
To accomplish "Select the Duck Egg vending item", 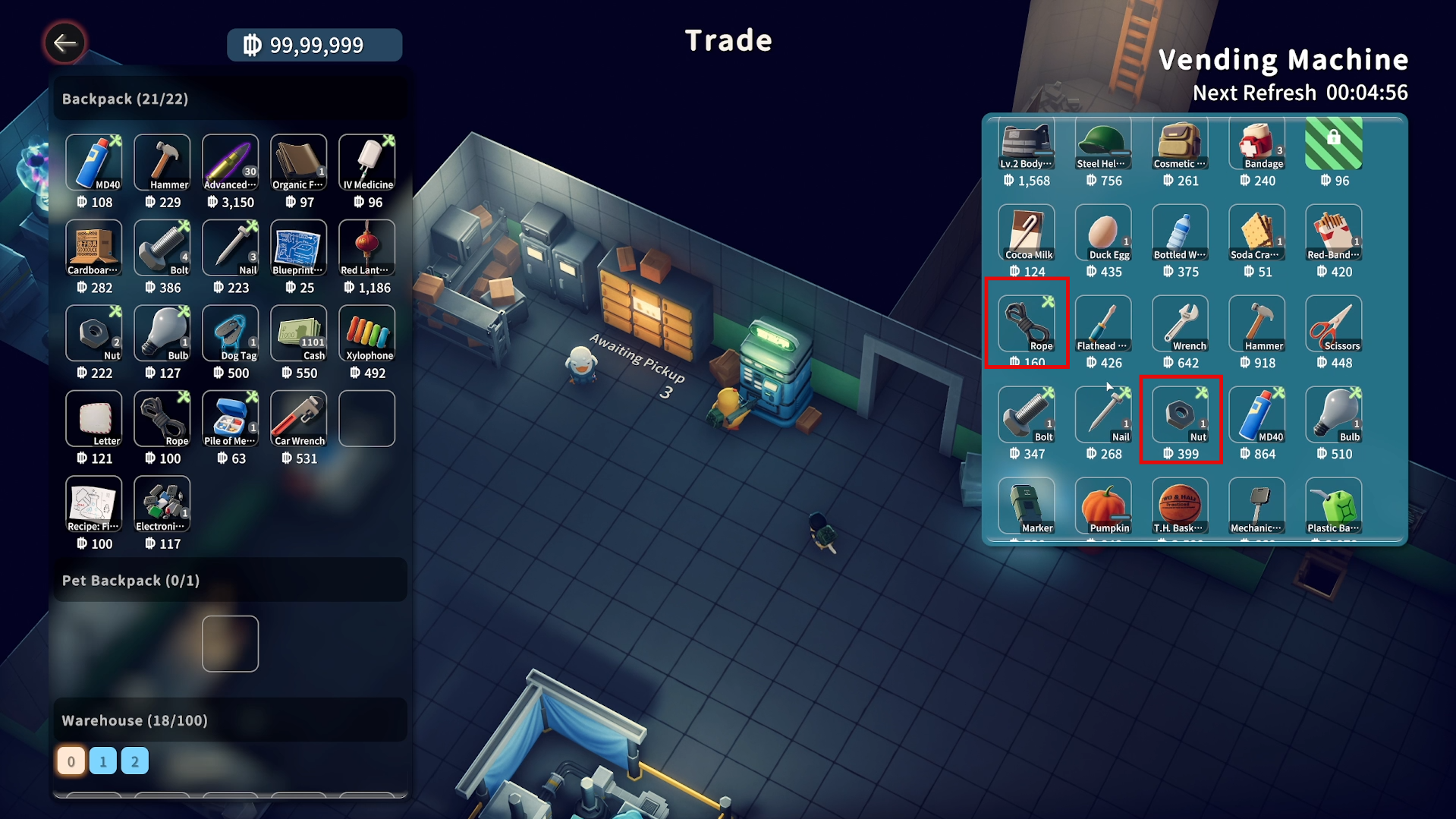I will click(x=1102, y=233).
